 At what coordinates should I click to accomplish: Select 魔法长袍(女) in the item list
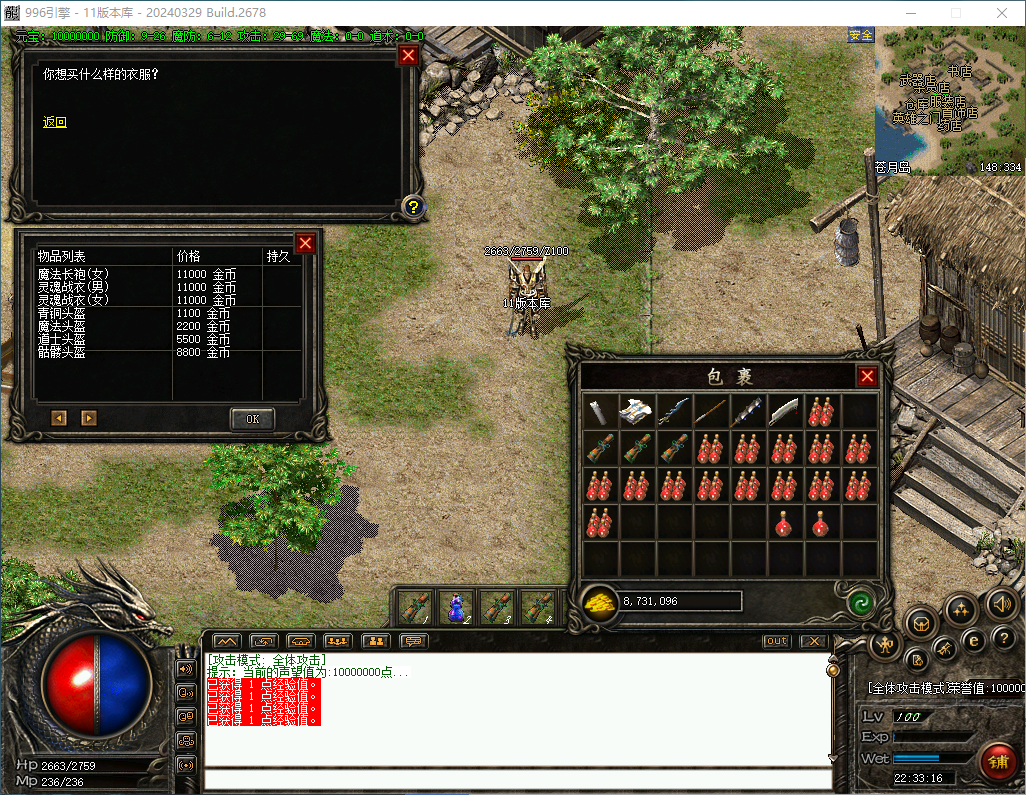(x=73, y=274)
